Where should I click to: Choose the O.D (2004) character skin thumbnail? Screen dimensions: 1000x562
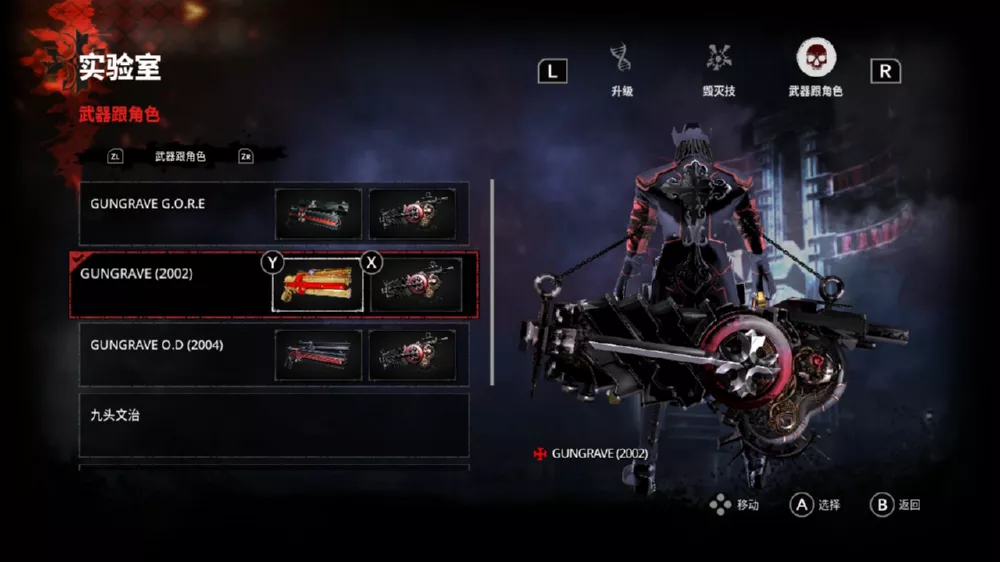[412, 355]
